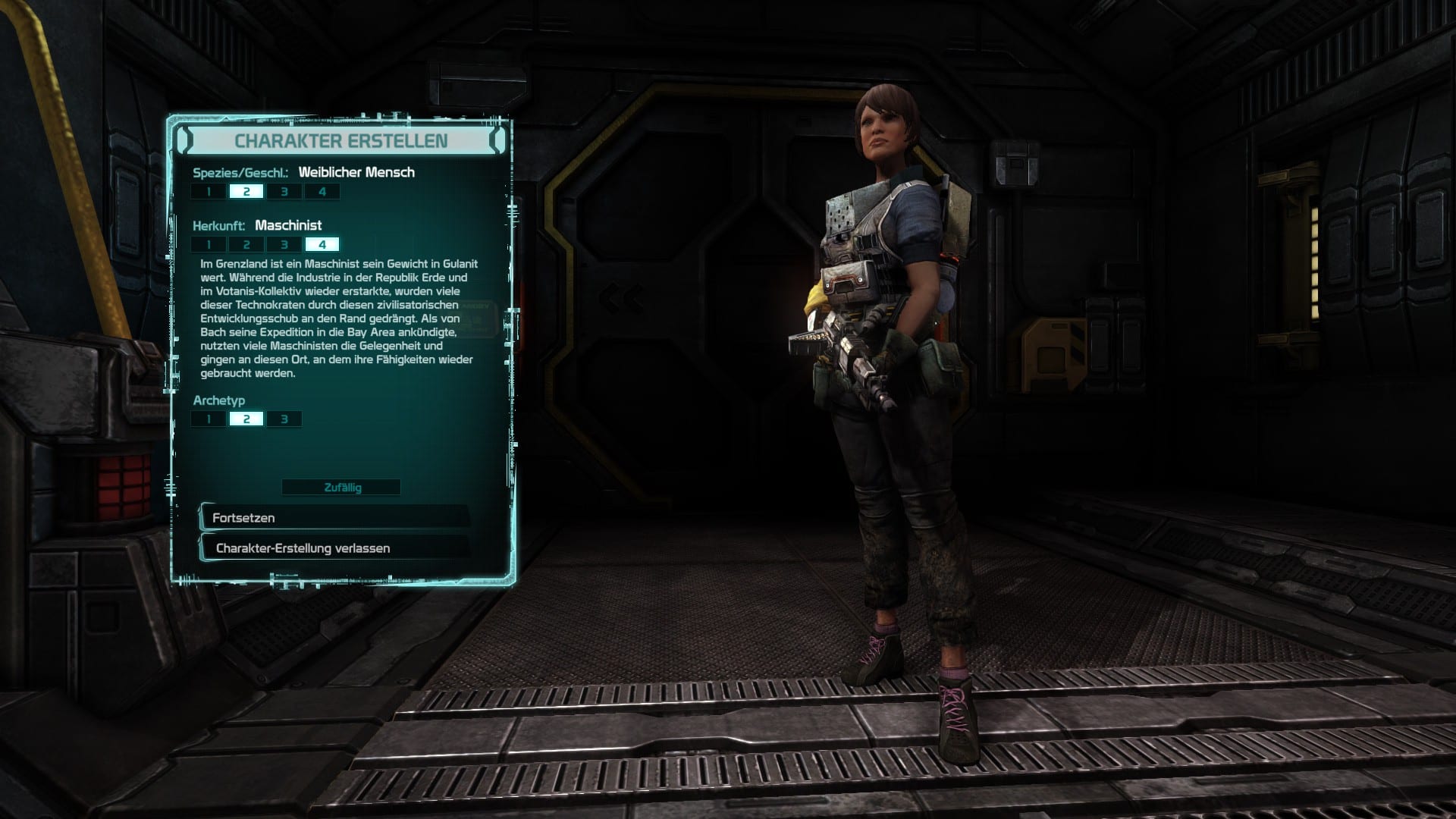
Task: Randomize character with the Zufällig button
Action: click(342, 488)
